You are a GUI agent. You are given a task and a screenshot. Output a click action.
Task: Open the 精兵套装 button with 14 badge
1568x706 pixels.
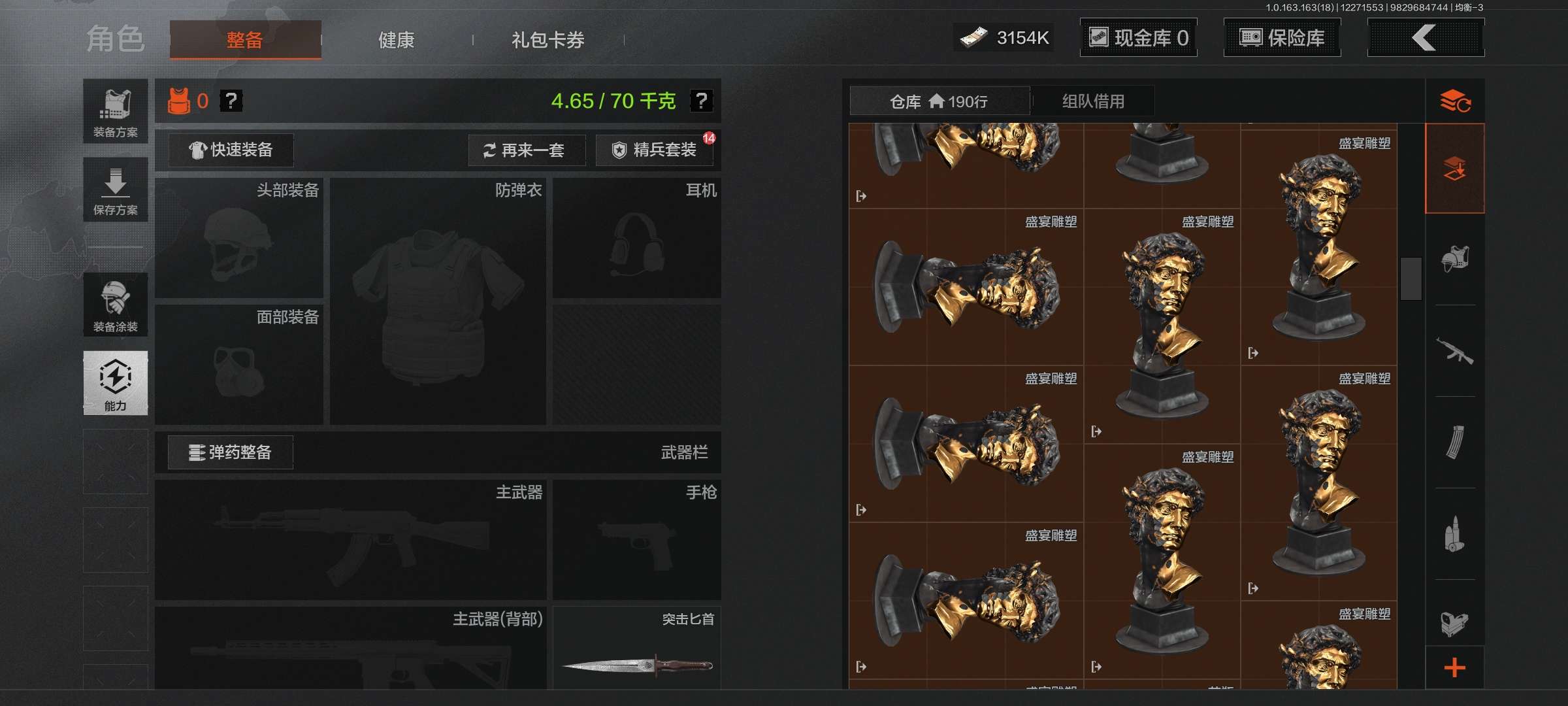click(x=653, y=150)
